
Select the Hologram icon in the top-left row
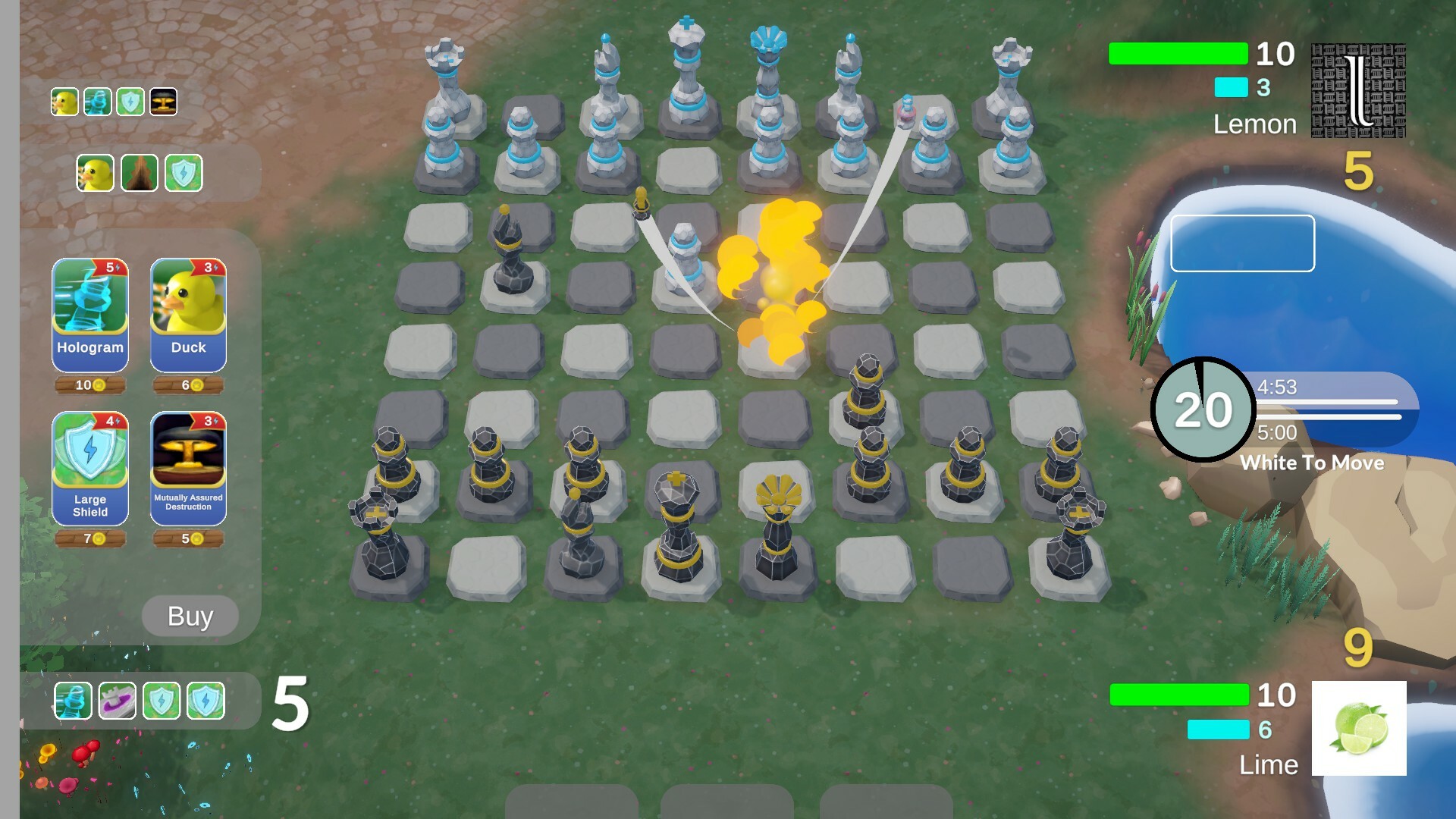pyautogui.click(x=97, y=102)
